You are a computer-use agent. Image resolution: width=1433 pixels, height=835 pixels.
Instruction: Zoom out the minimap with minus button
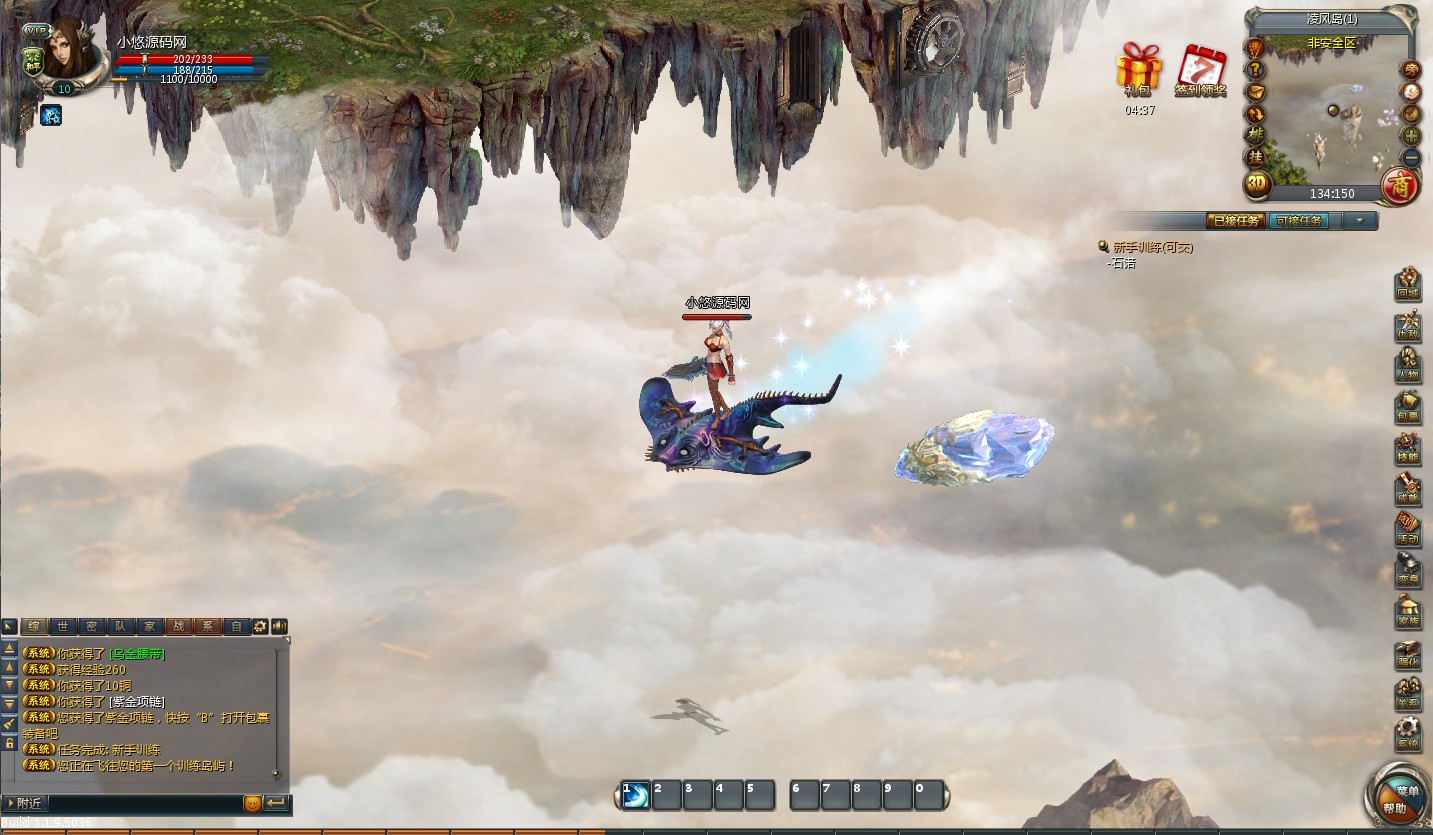[1411, 158]
